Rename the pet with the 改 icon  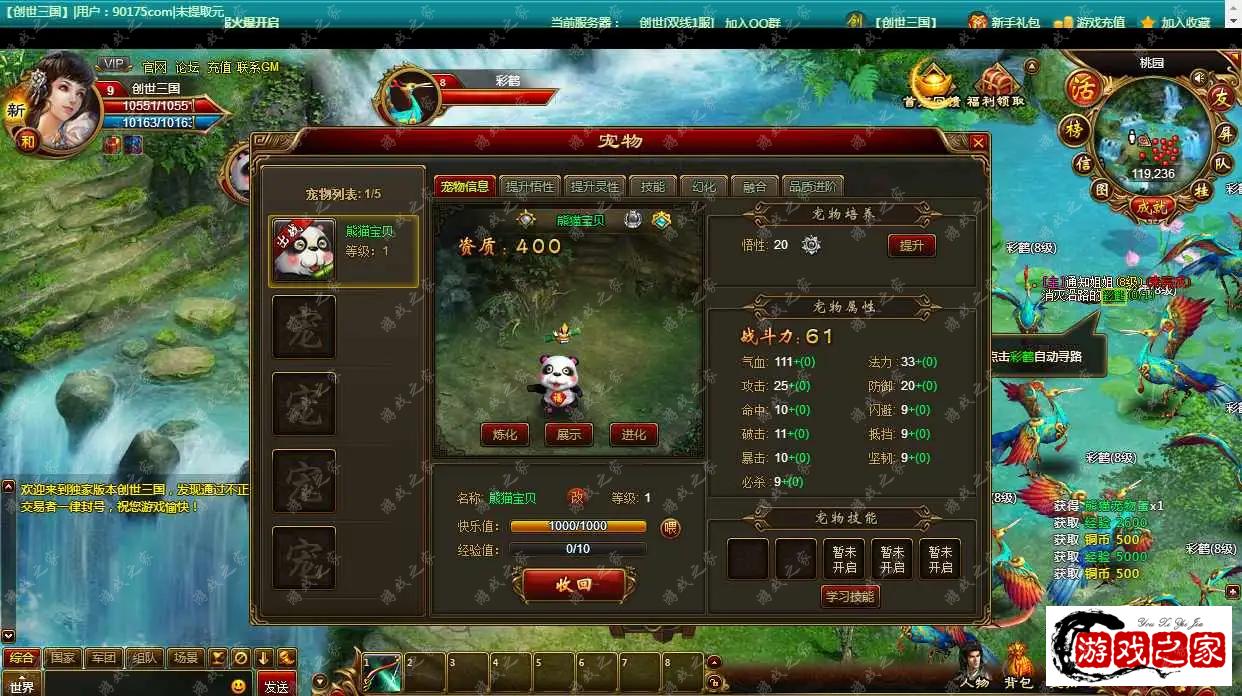click(577, 497)
